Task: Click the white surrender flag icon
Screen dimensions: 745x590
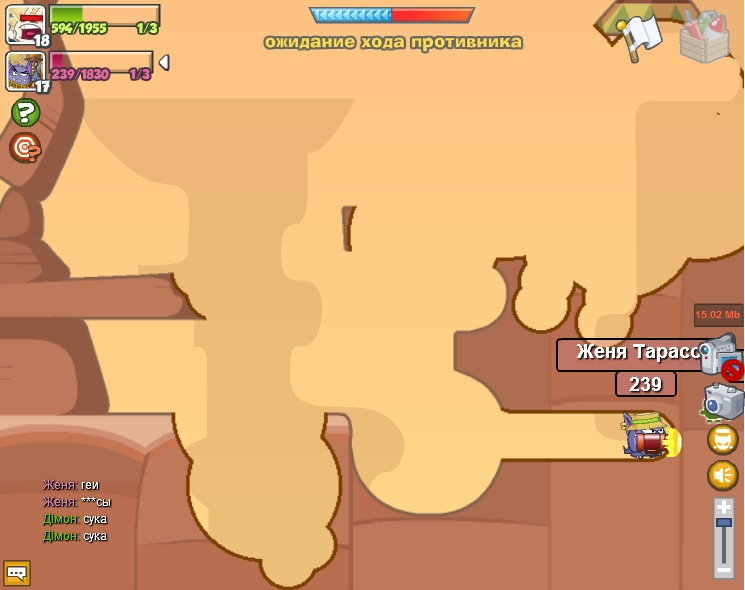Action: (x=640, y=36)
